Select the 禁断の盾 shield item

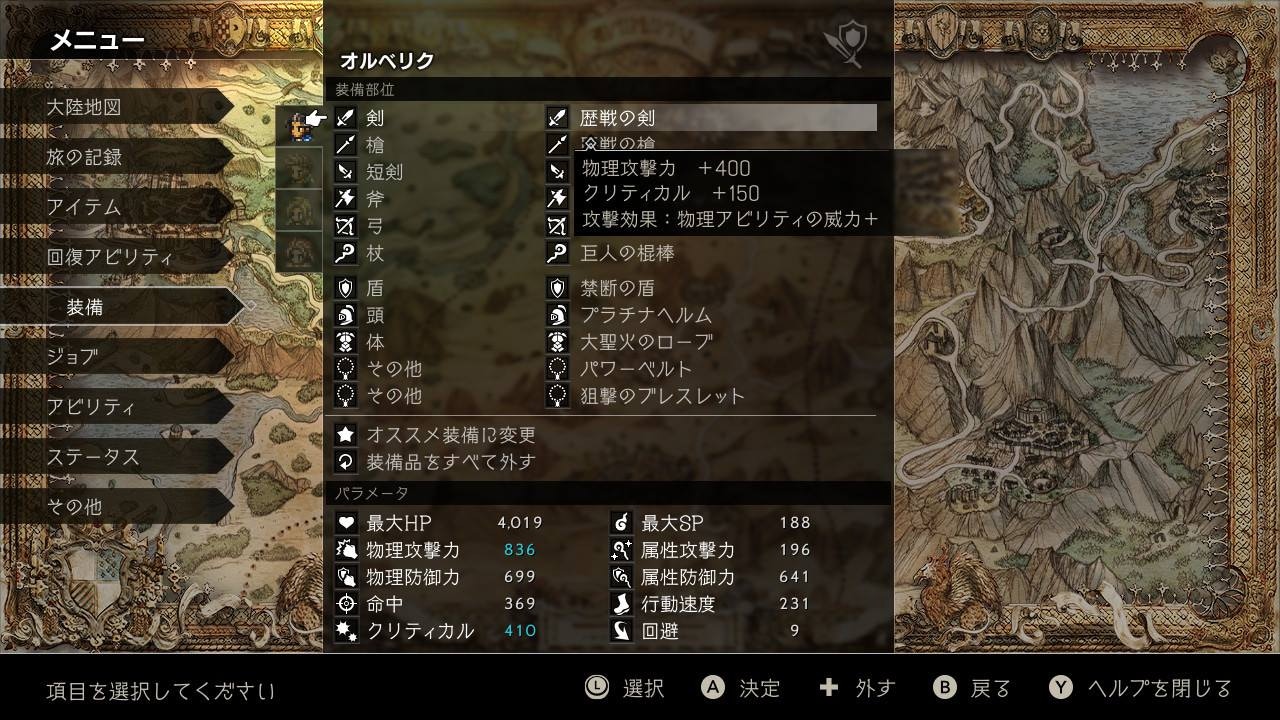[617, 288]
